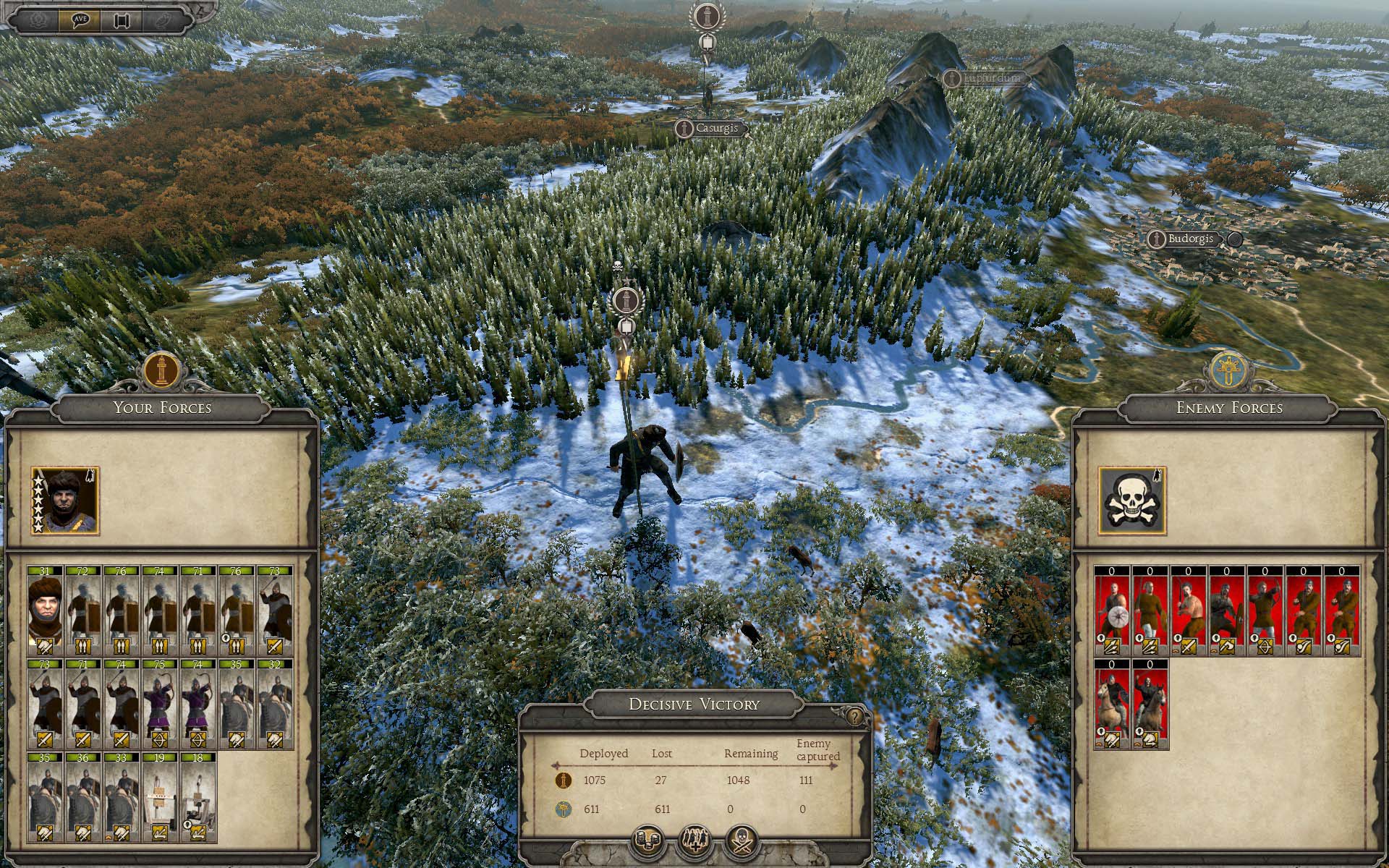The width and height of the screenshot is (1389, 868).
Task: Choose the cavalry unit card showing 32
Action: [274, 704]
